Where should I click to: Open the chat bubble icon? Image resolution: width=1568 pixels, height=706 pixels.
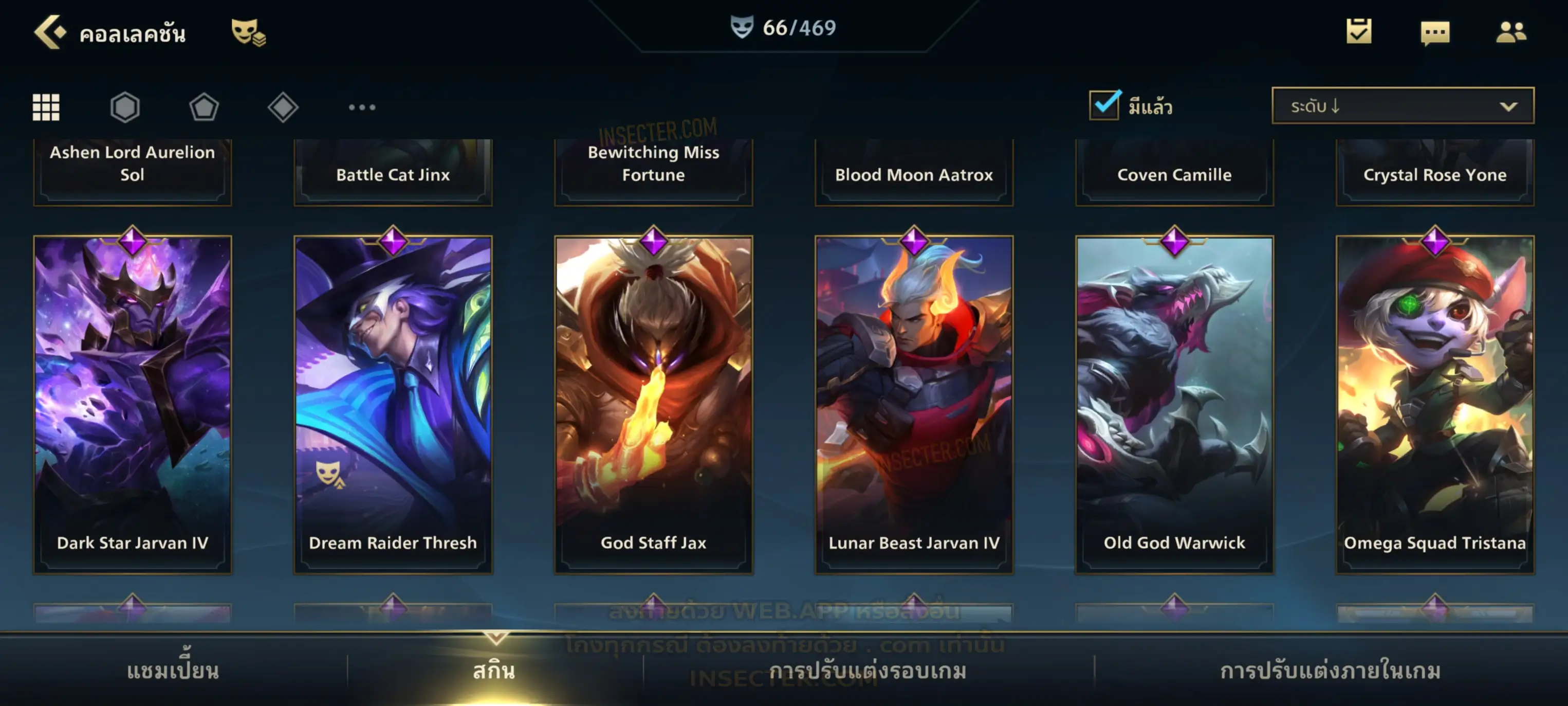click(x=1435, y=33)
